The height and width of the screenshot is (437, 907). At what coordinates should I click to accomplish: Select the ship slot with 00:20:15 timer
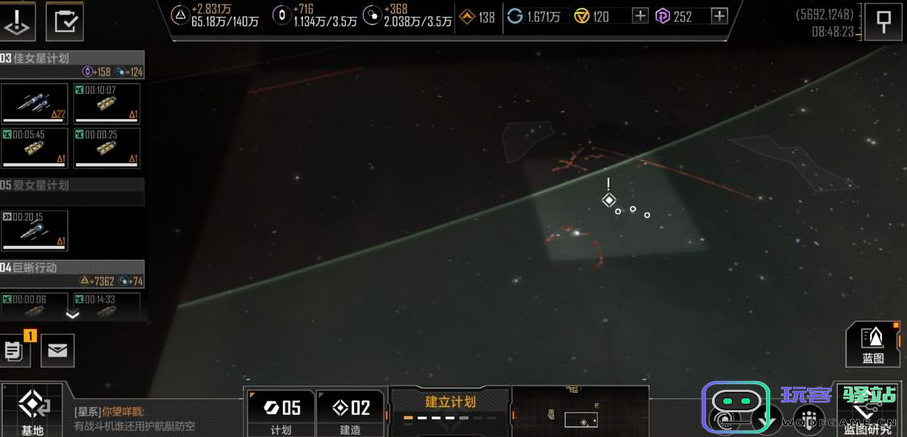coord(35,229)
